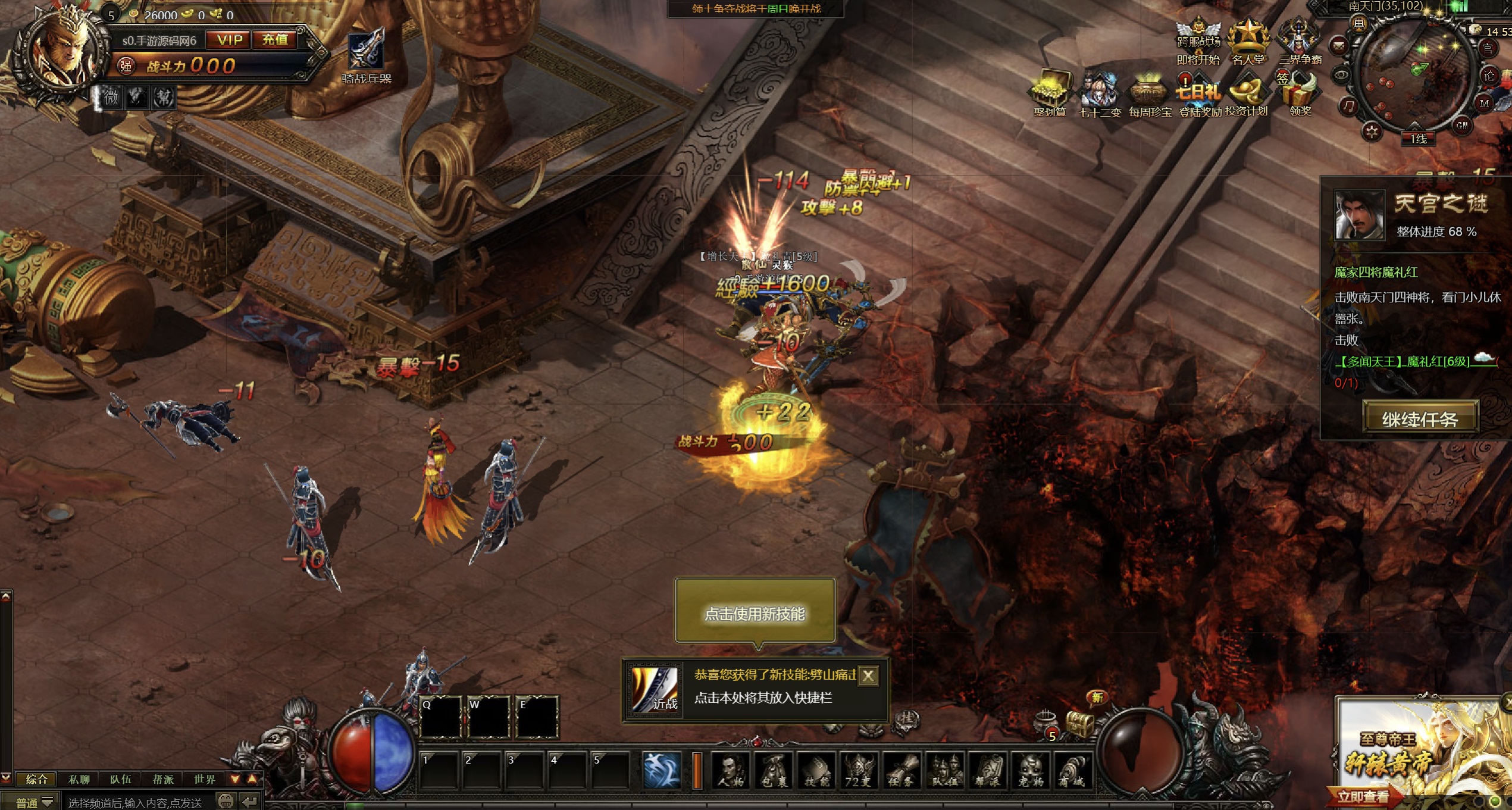Open the 宠物 pet panel
Screen dimensions: 1512x810
coord(1031,771)
